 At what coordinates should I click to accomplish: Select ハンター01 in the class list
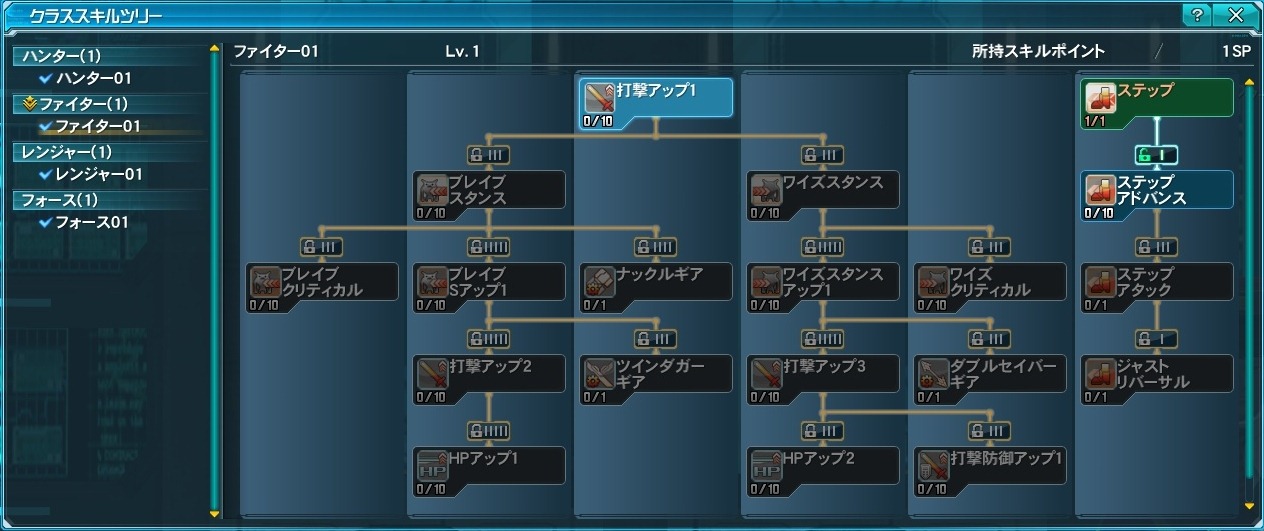[93, 78]
